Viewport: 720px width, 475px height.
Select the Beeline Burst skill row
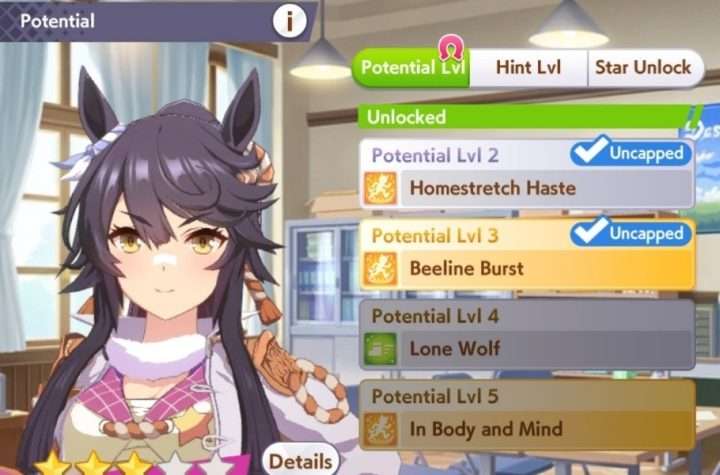[x=527, y=267]
